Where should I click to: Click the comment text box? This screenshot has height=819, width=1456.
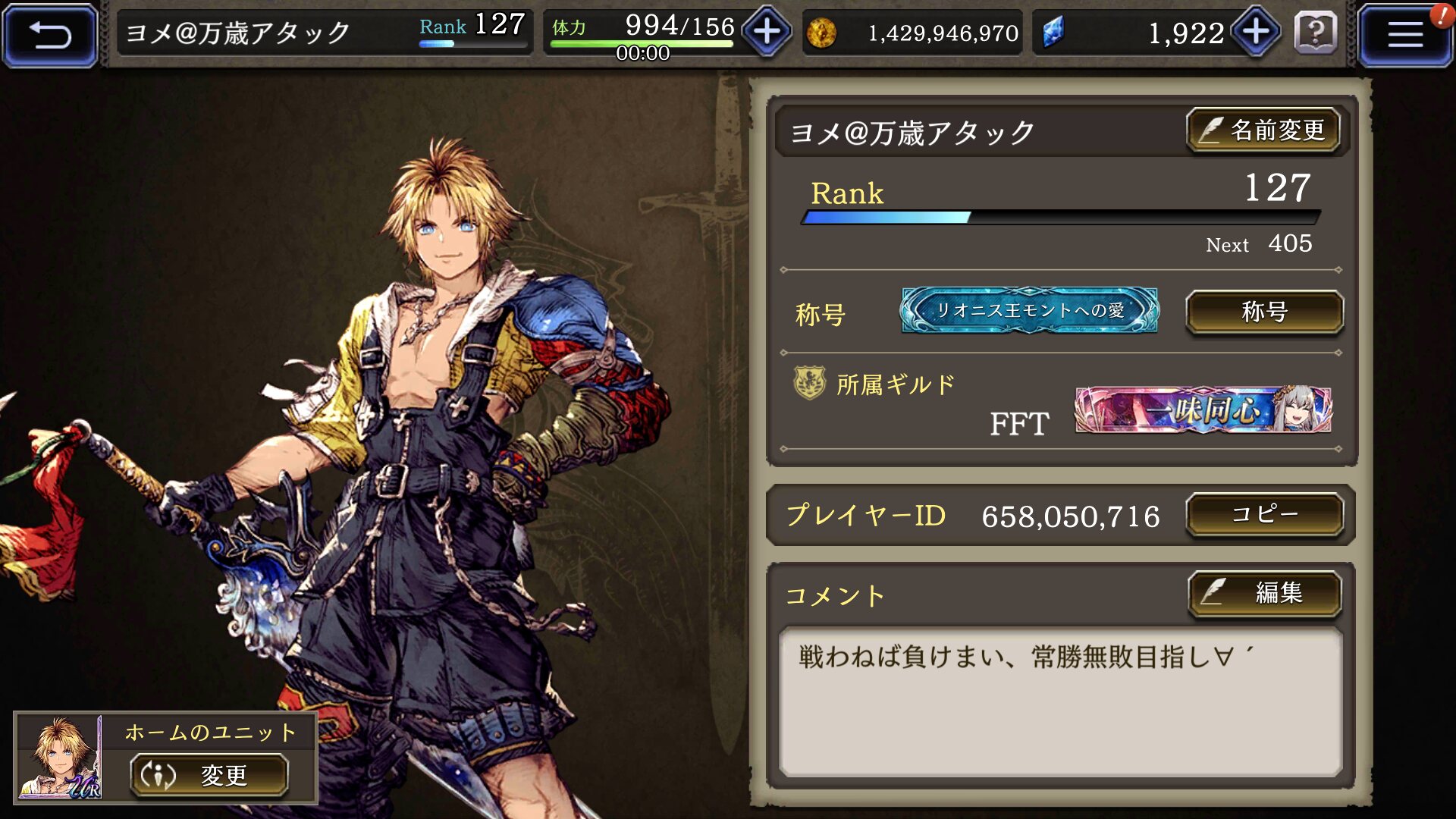[x=1060, y=701]
